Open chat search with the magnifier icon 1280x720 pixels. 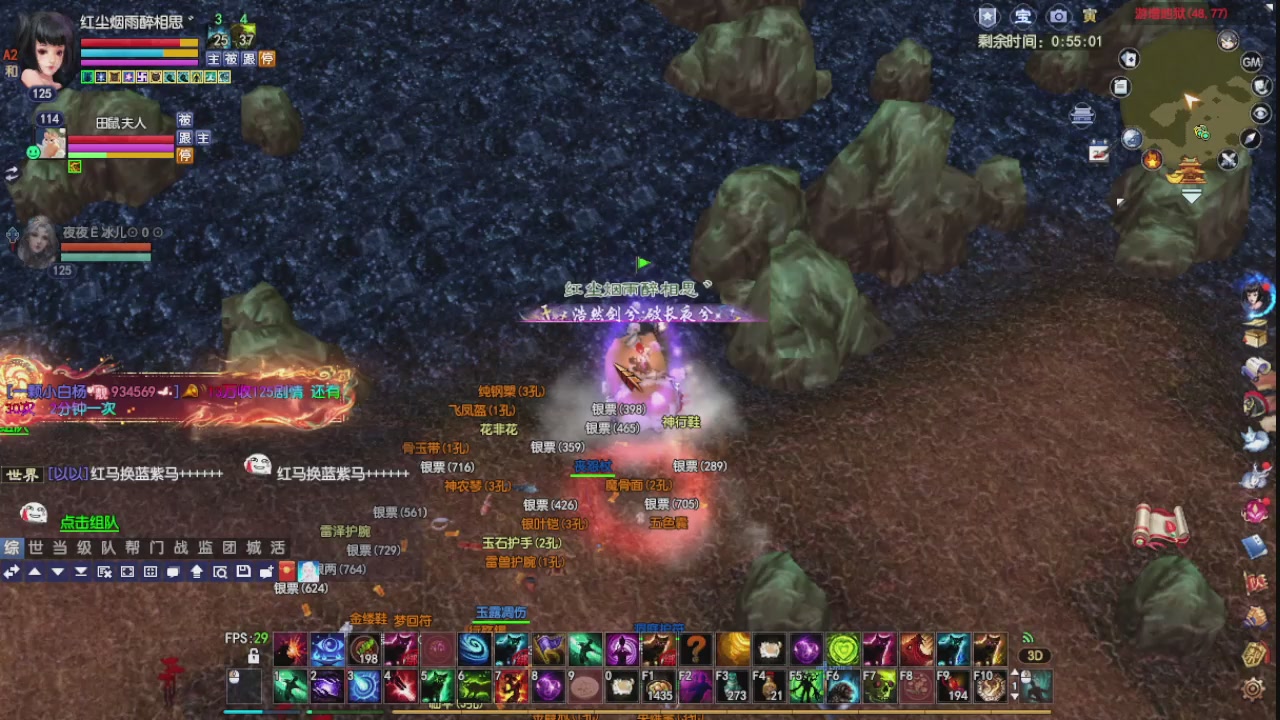(x=219, y=571)
